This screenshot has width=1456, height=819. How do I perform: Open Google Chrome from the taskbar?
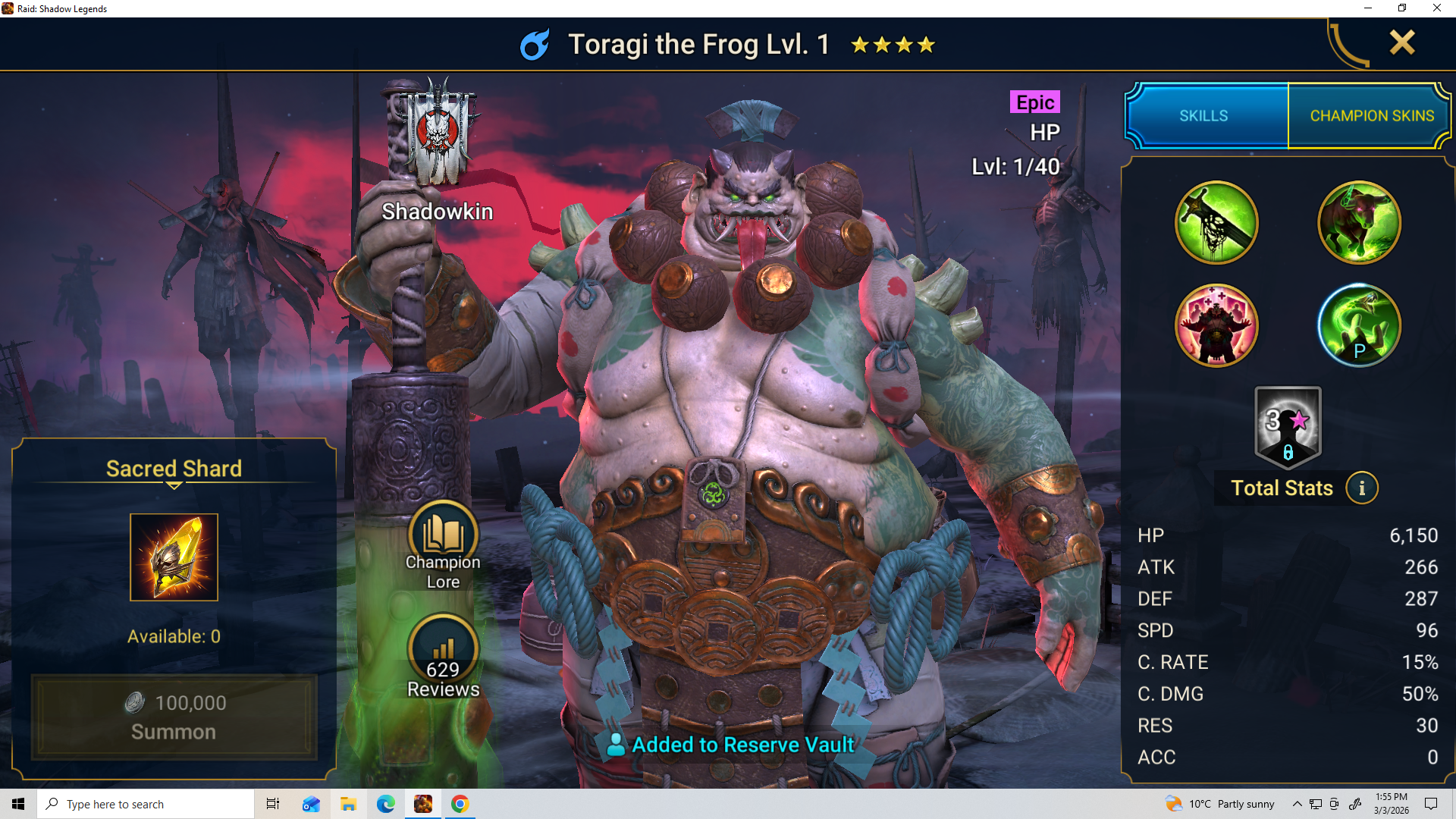coord(460,804)
